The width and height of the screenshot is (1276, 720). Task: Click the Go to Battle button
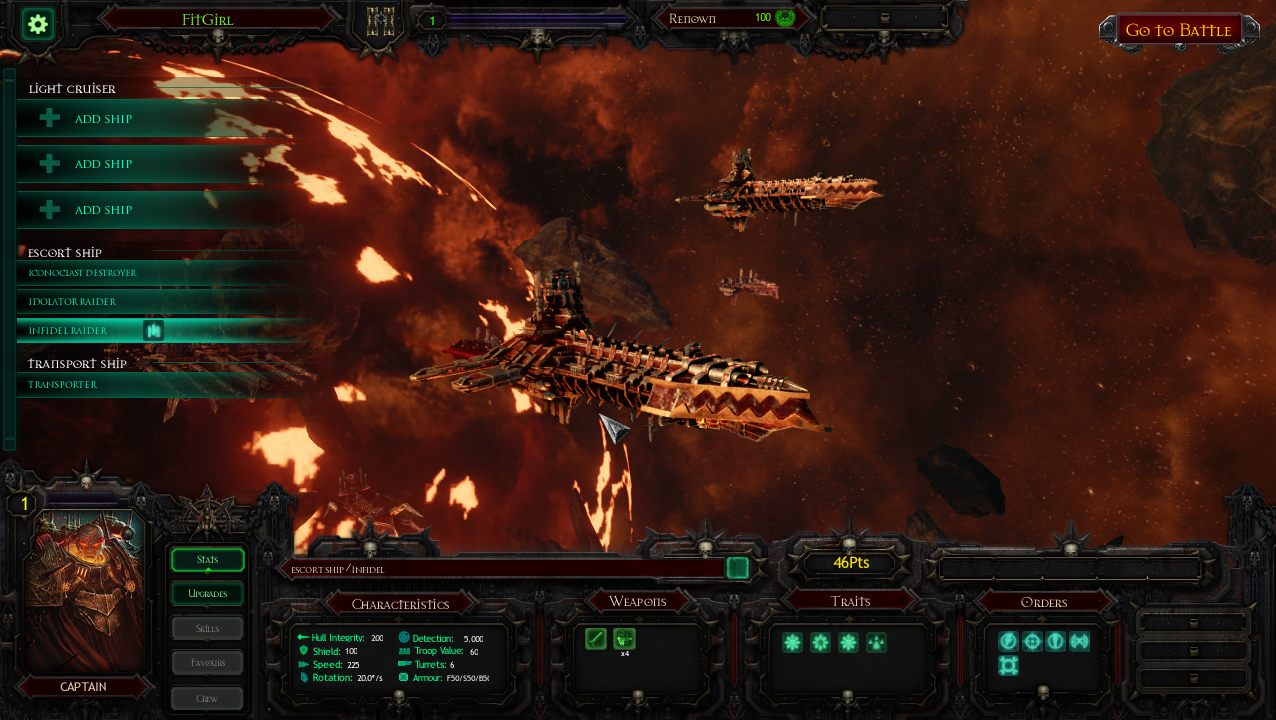click(1178, 30)
